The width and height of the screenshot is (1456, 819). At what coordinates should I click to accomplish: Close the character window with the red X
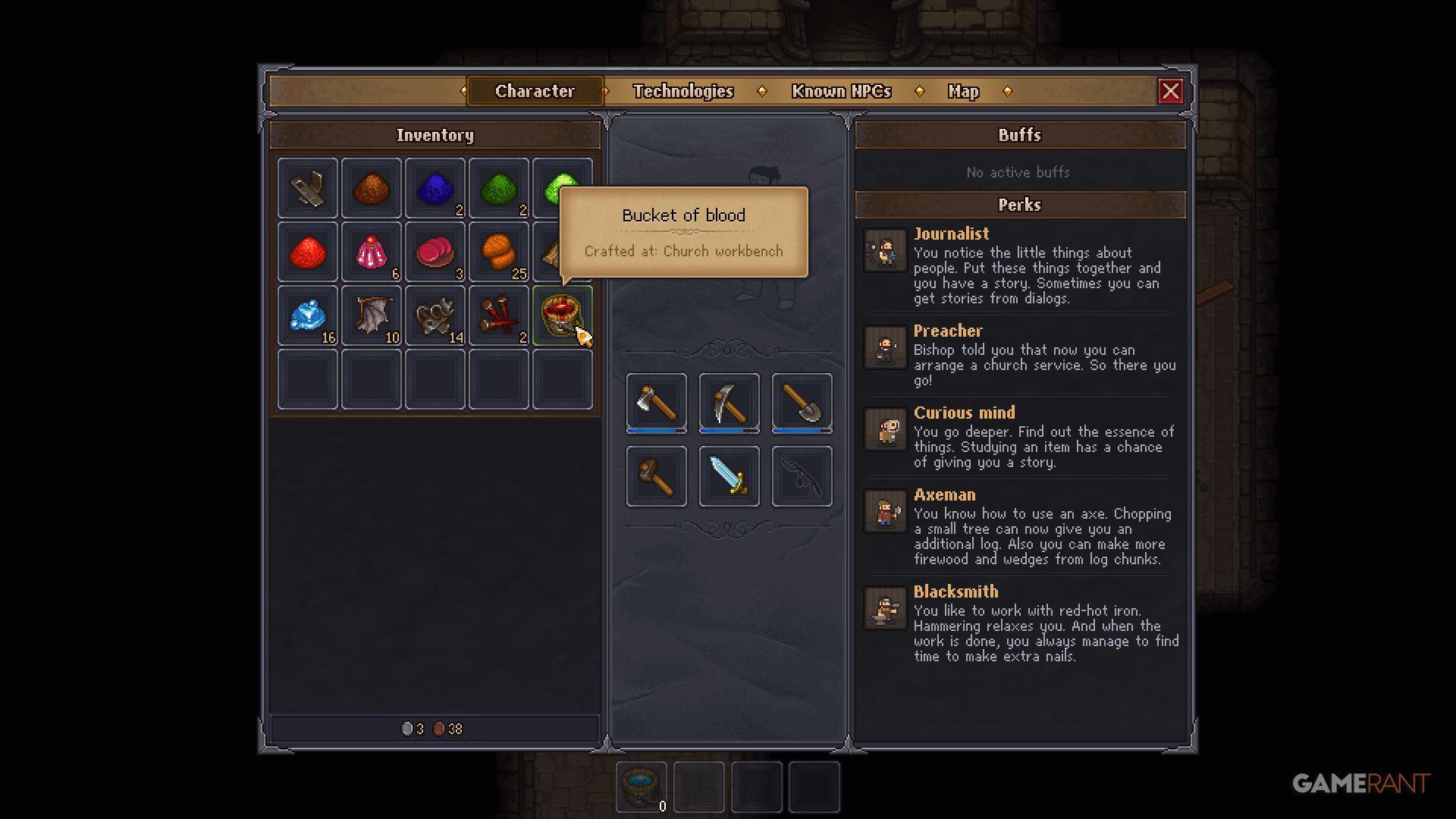(x=1170, y=91)
